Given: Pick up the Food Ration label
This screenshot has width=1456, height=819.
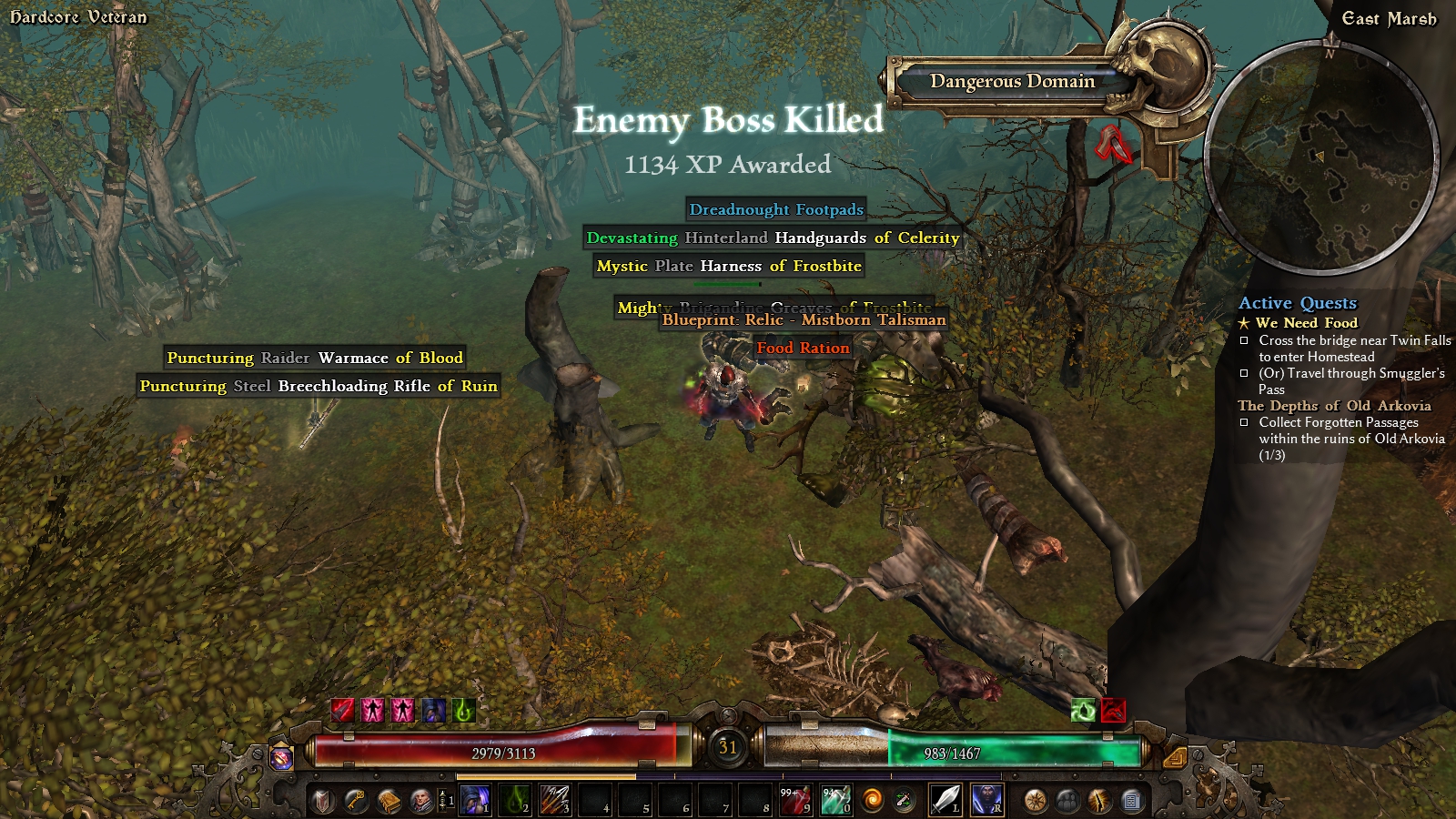Looking at the screenshot, I should pyautogui.click(x=803, y=348).
